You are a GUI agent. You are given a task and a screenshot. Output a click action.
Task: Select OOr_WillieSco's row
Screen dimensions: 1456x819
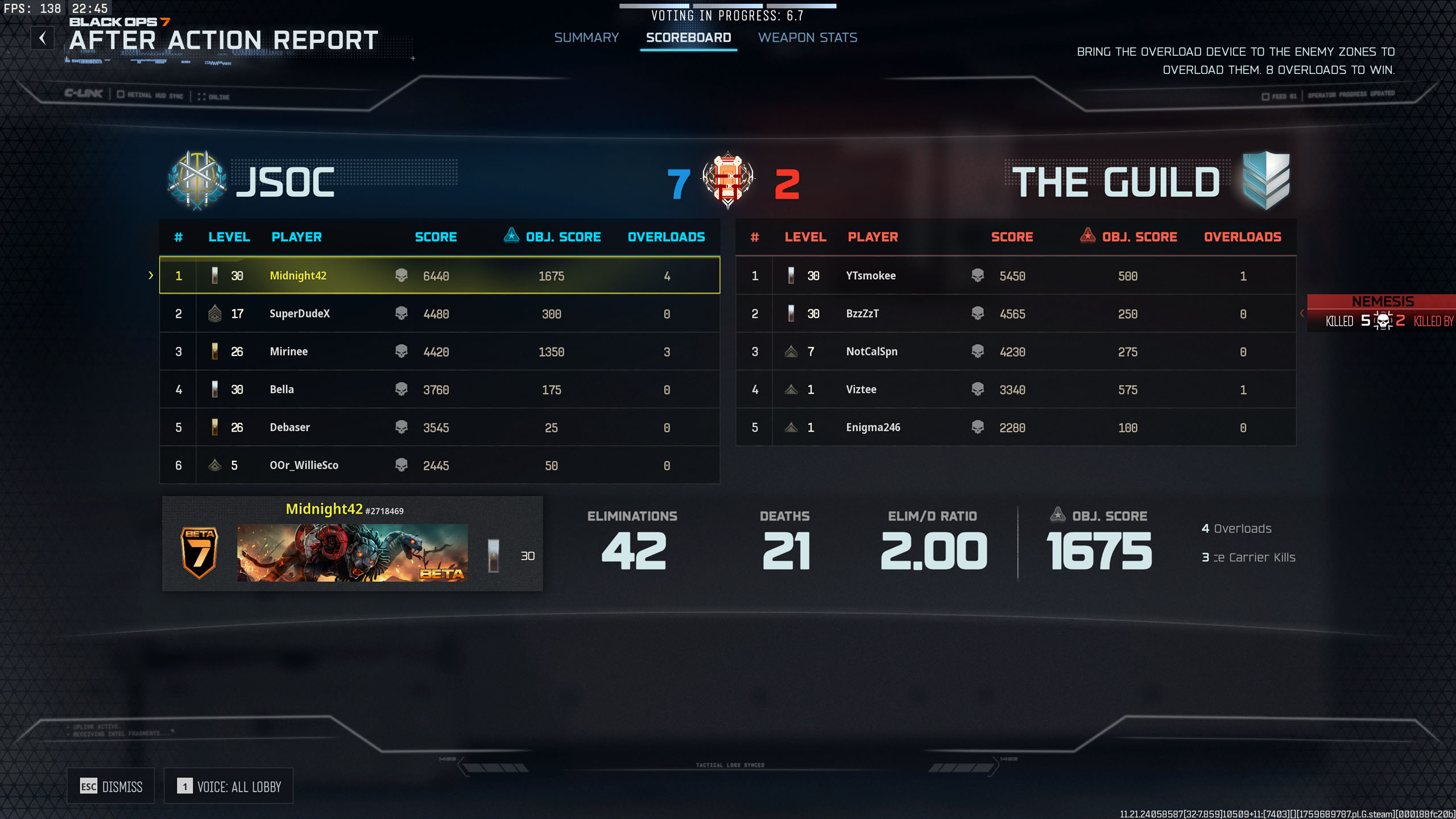point(439,465)
